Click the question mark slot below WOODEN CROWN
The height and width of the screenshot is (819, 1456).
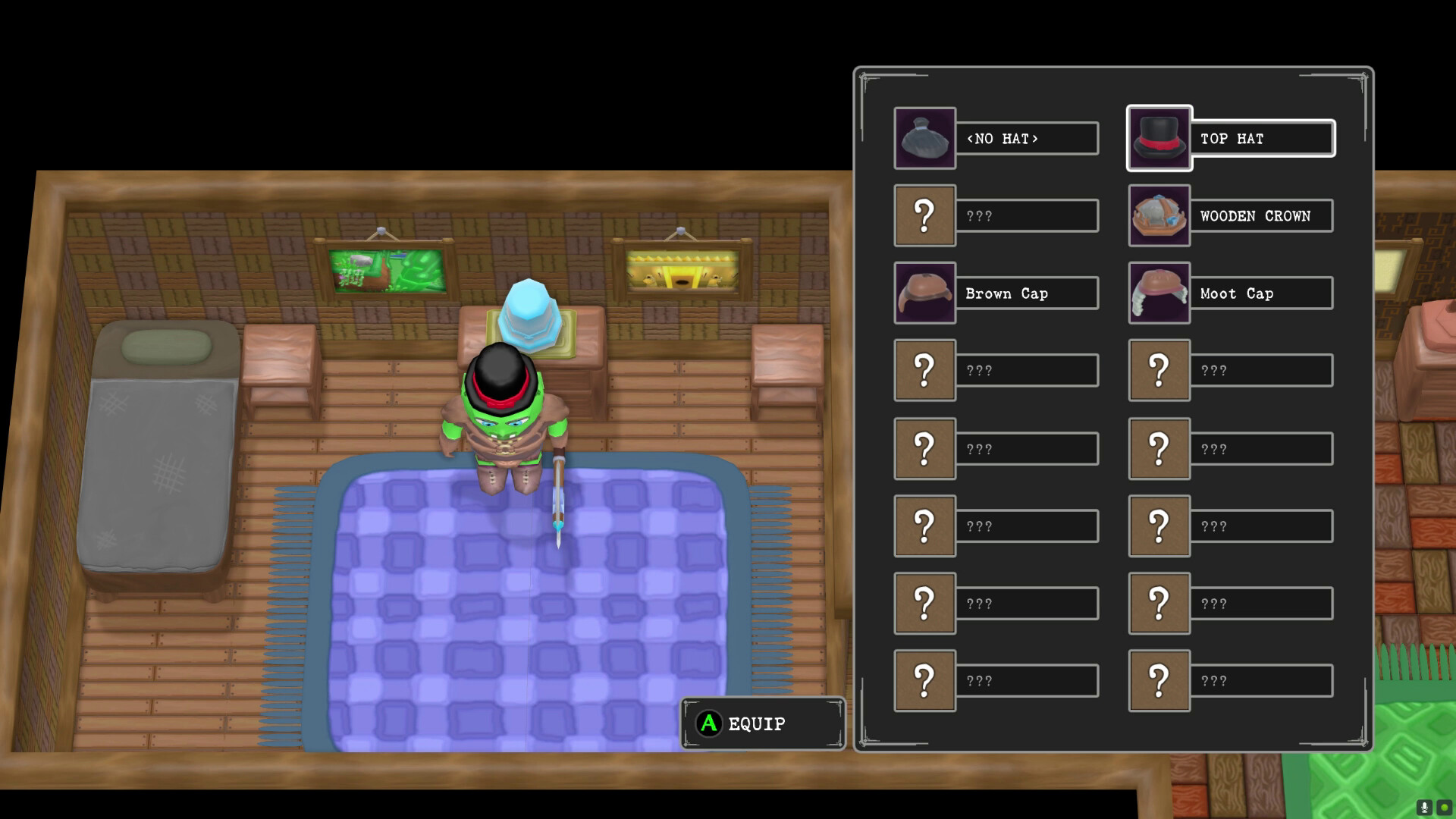tap(1159, 370)
